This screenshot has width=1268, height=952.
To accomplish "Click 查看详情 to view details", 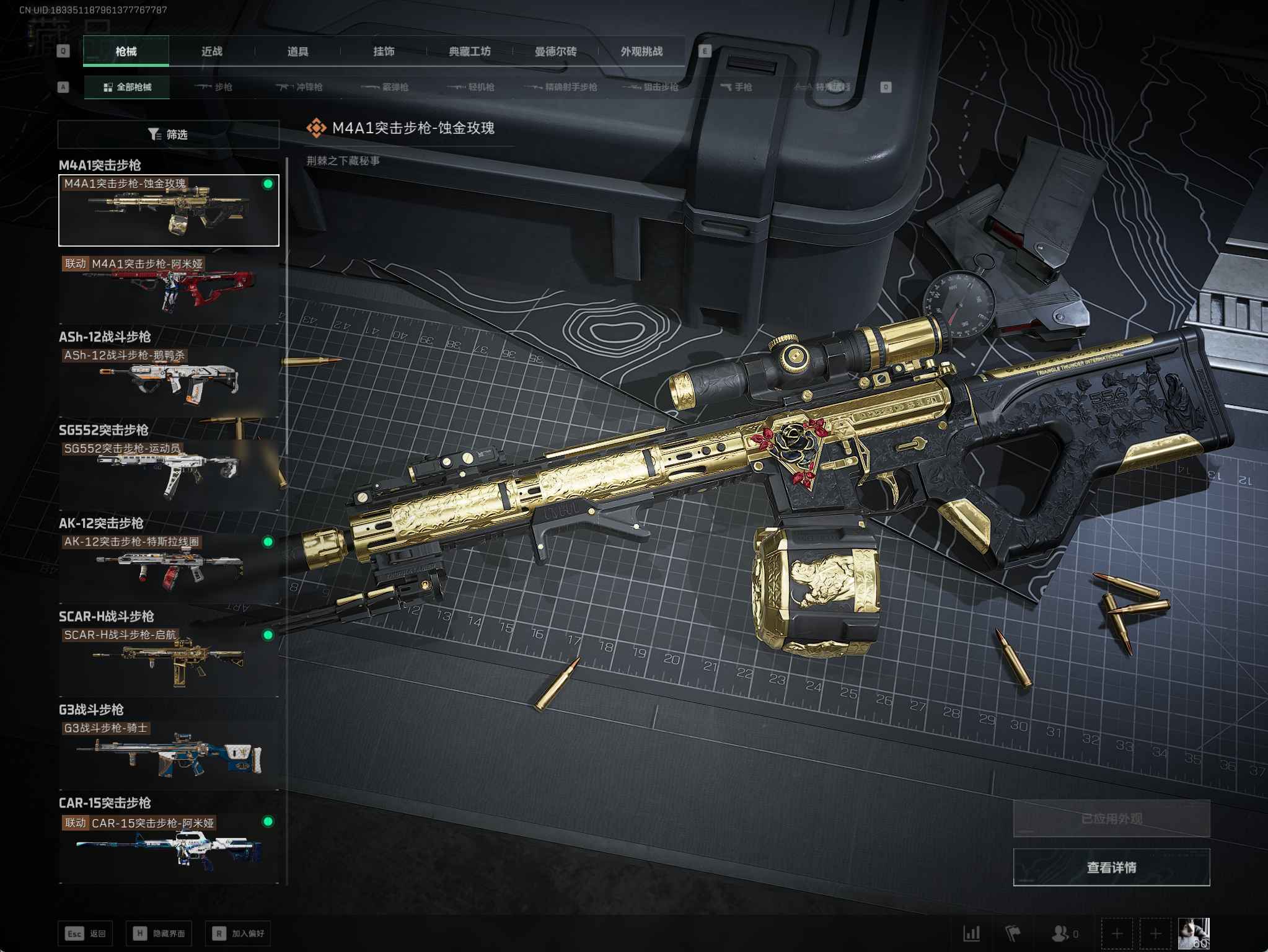I will pos(1111,867).
